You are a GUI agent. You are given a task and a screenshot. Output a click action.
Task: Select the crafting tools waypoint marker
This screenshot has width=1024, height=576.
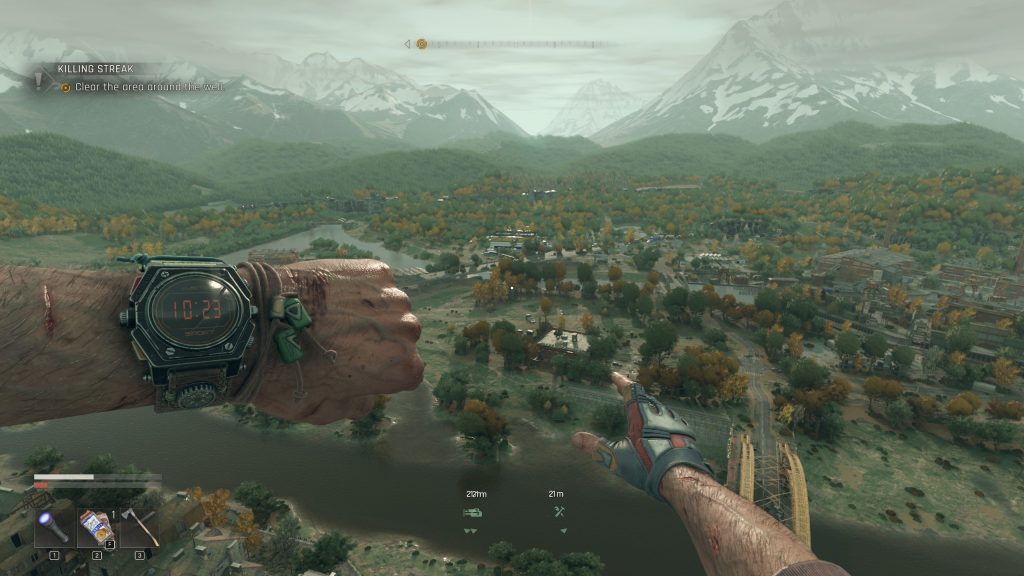559,512
